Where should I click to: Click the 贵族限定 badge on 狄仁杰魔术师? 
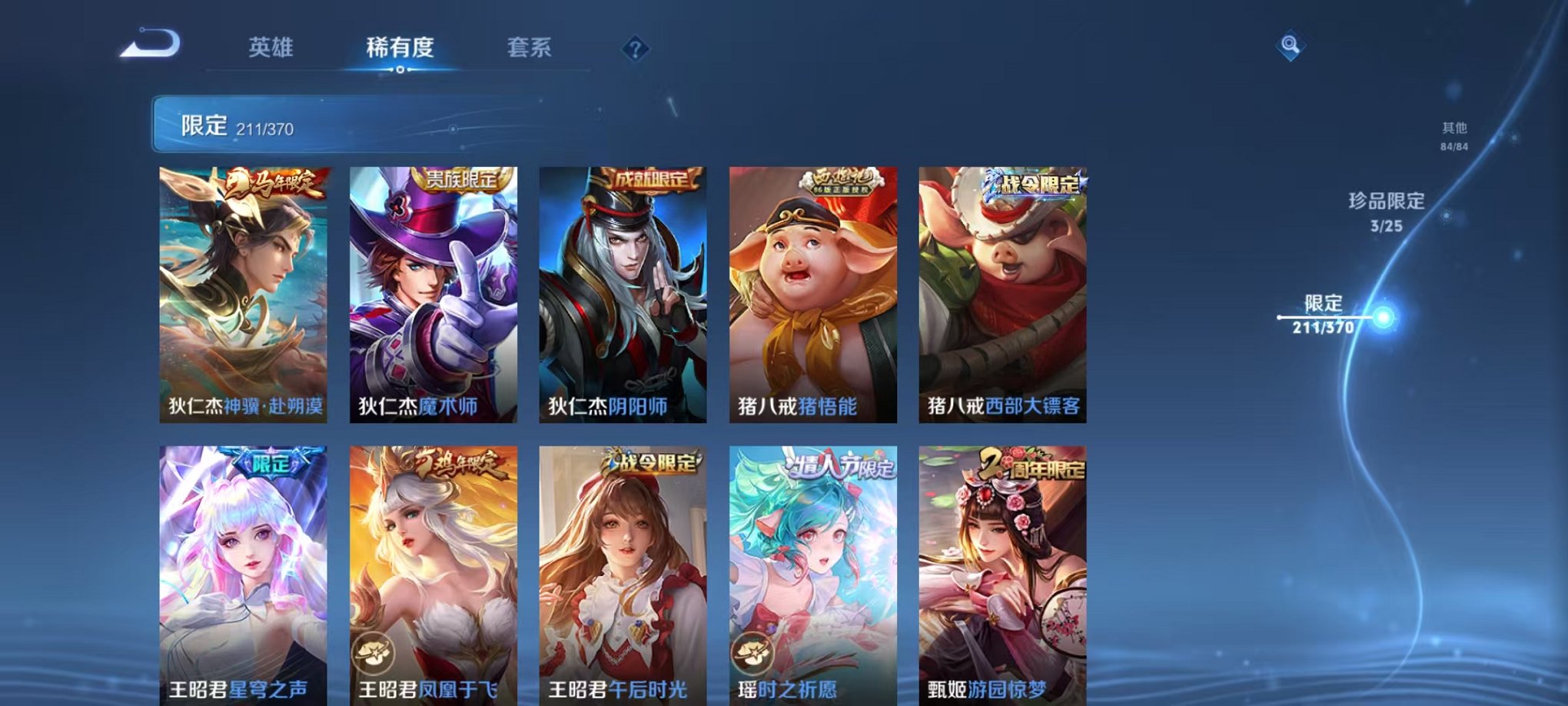pos(462,180)
